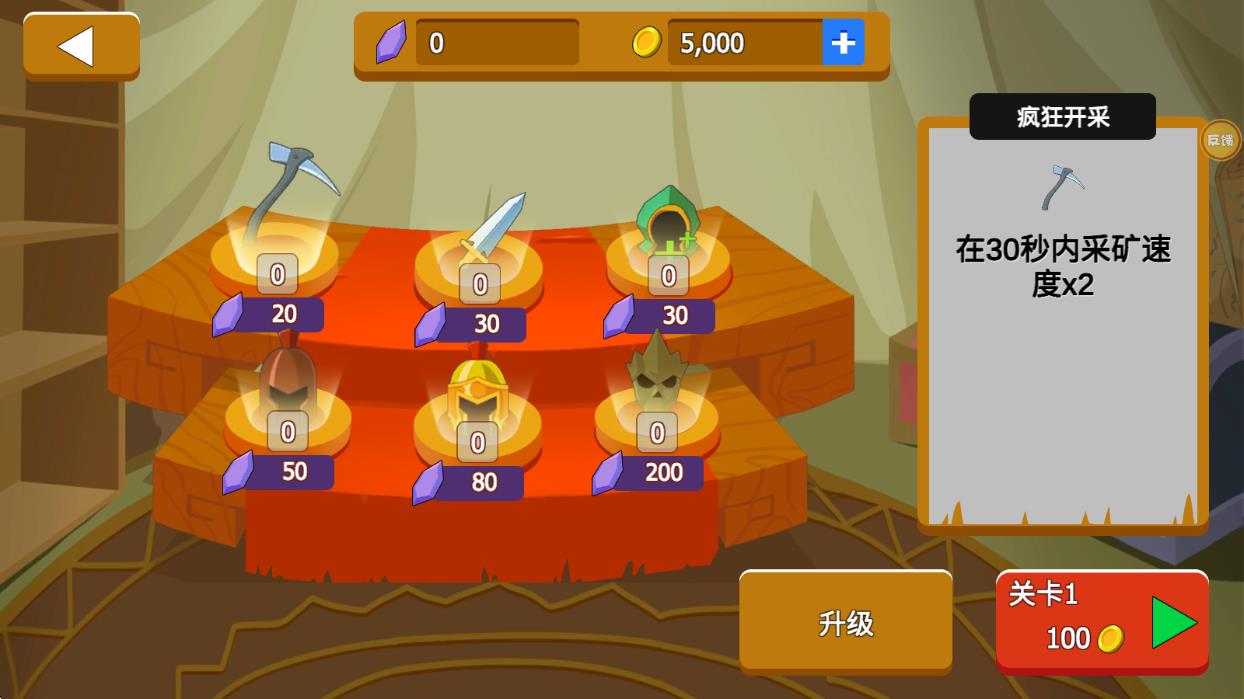Start 关卡1 level for 100 coins
1244x699 pixels.
point(1102,620)
